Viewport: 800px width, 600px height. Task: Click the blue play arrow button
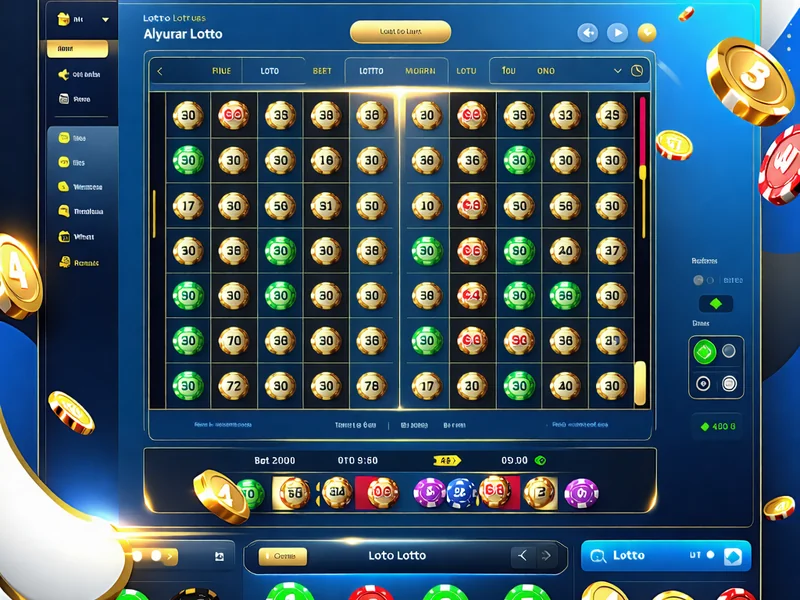(617, 33)
